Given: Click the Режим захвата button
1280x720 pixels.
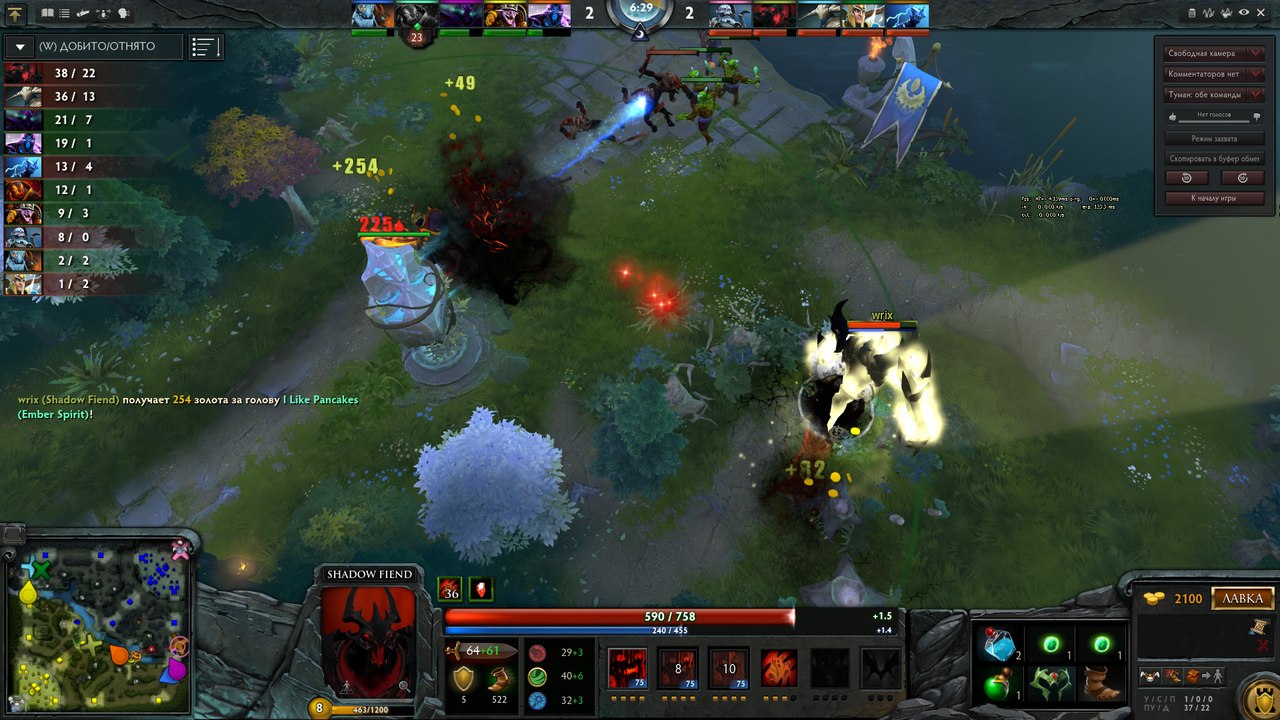Looking at the screenshot, I should pos(1214,139).
